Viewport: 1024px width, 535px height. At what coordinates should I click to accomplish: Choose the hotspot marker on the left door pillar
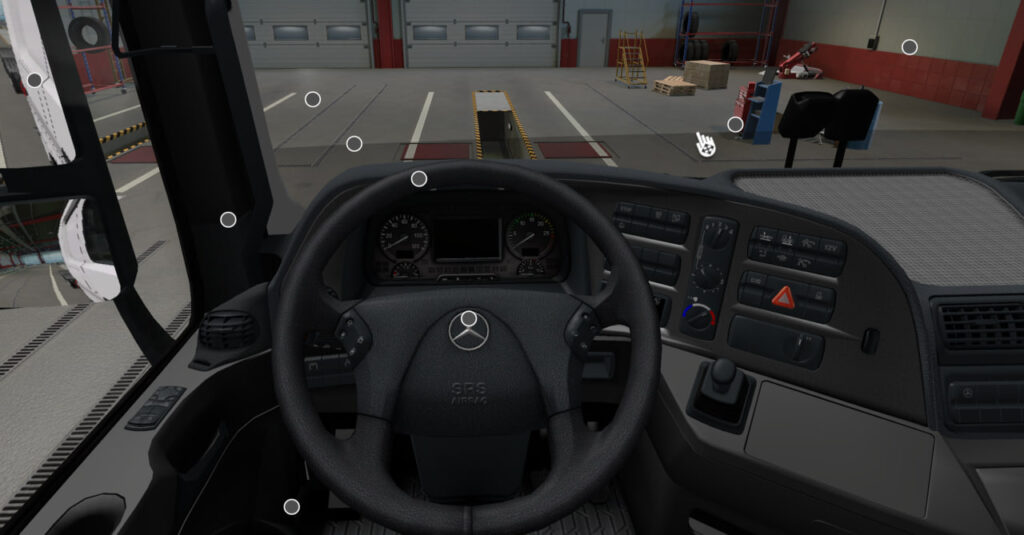pos(228,220)
